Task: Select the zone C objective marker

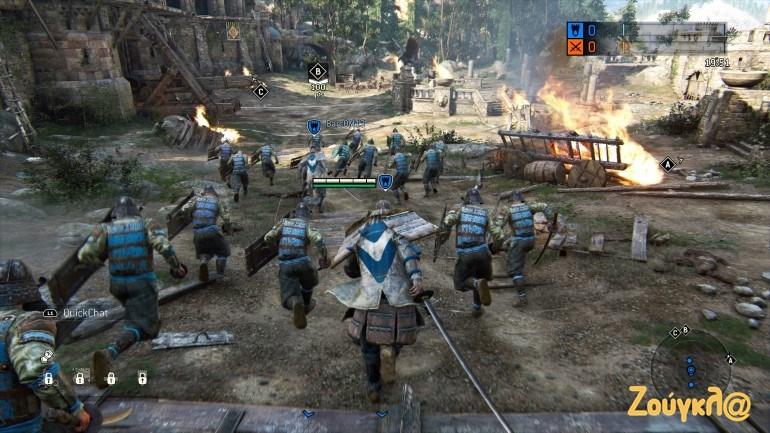Action: coord(261,91)
